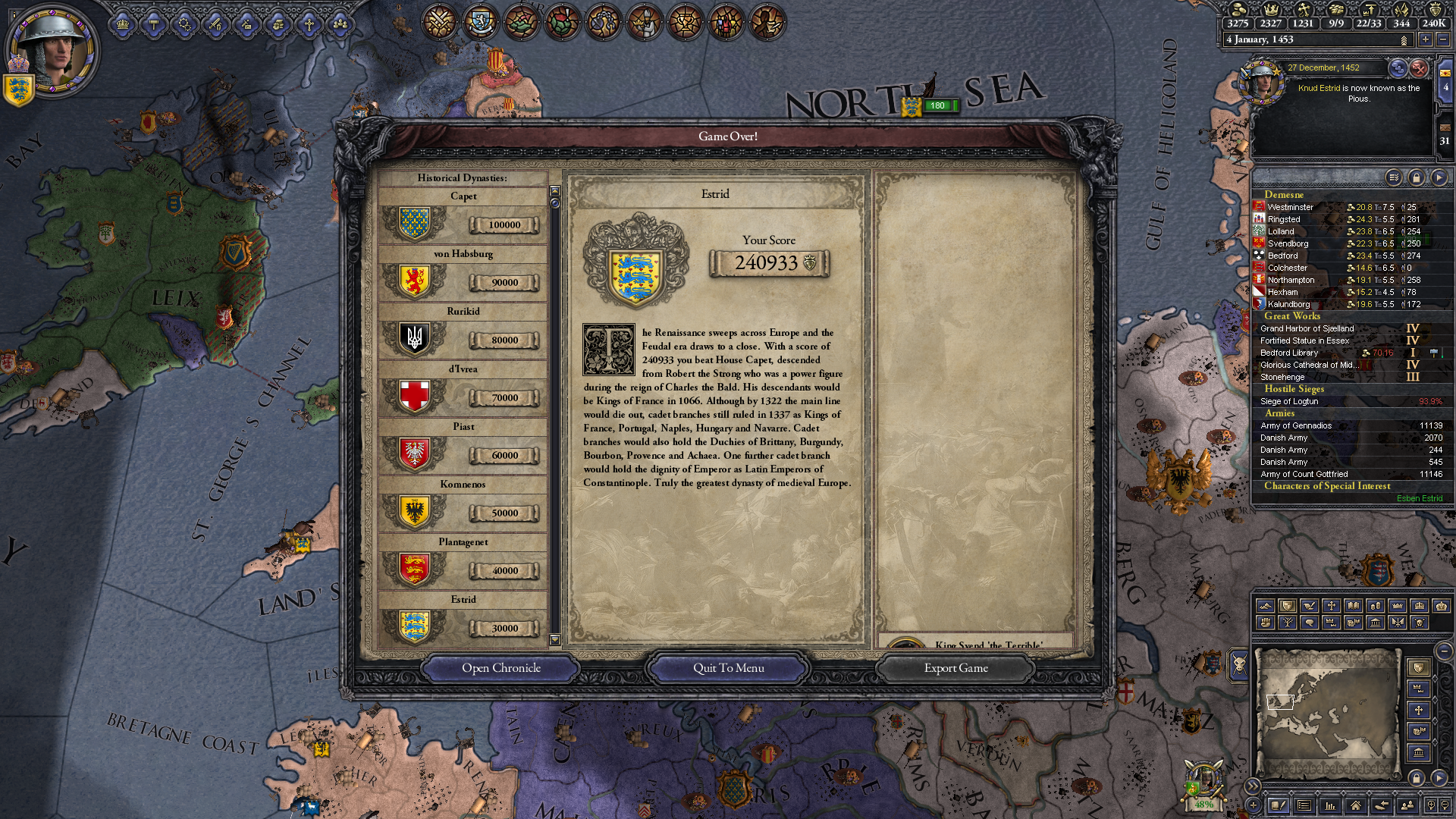Open Westminster in the demesne list
Image resolution: width=1456 pixels, height=819 pixels.
click(x=1290, y=207)
